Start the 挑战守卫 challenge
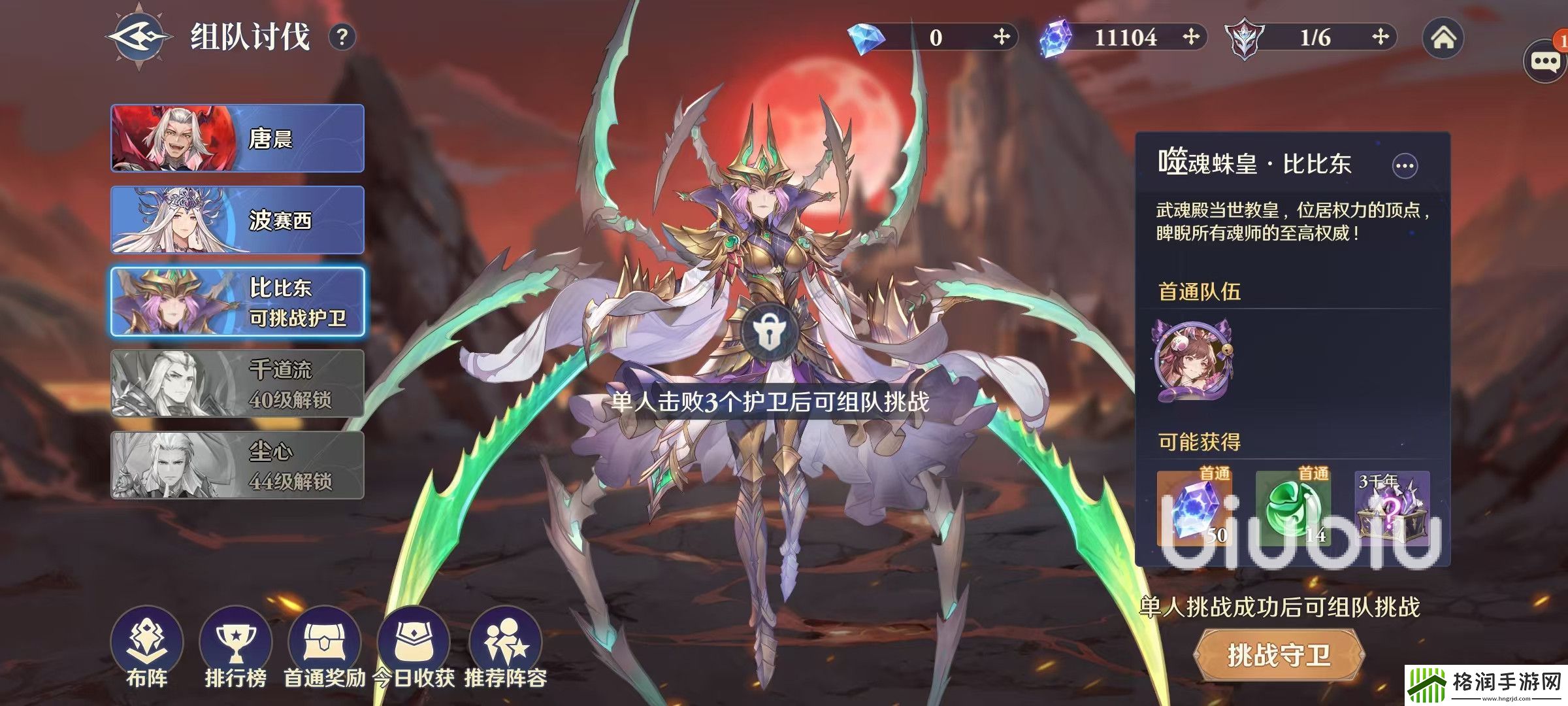 1279,654
